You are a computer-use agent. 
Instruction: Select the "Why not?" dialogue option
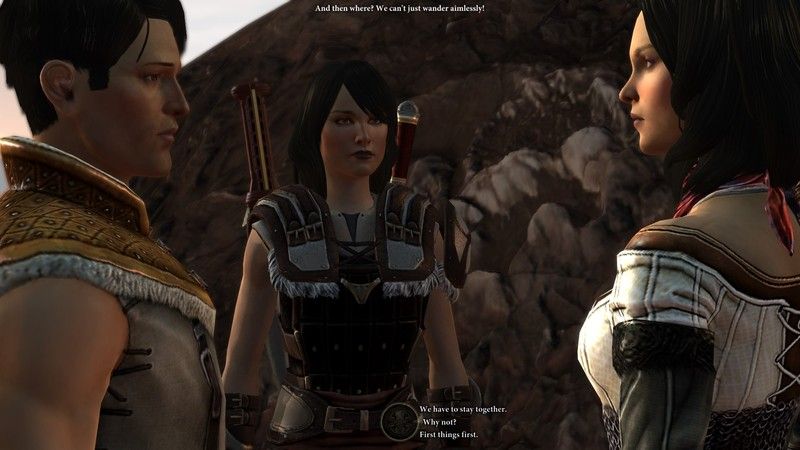pos(439,422)
